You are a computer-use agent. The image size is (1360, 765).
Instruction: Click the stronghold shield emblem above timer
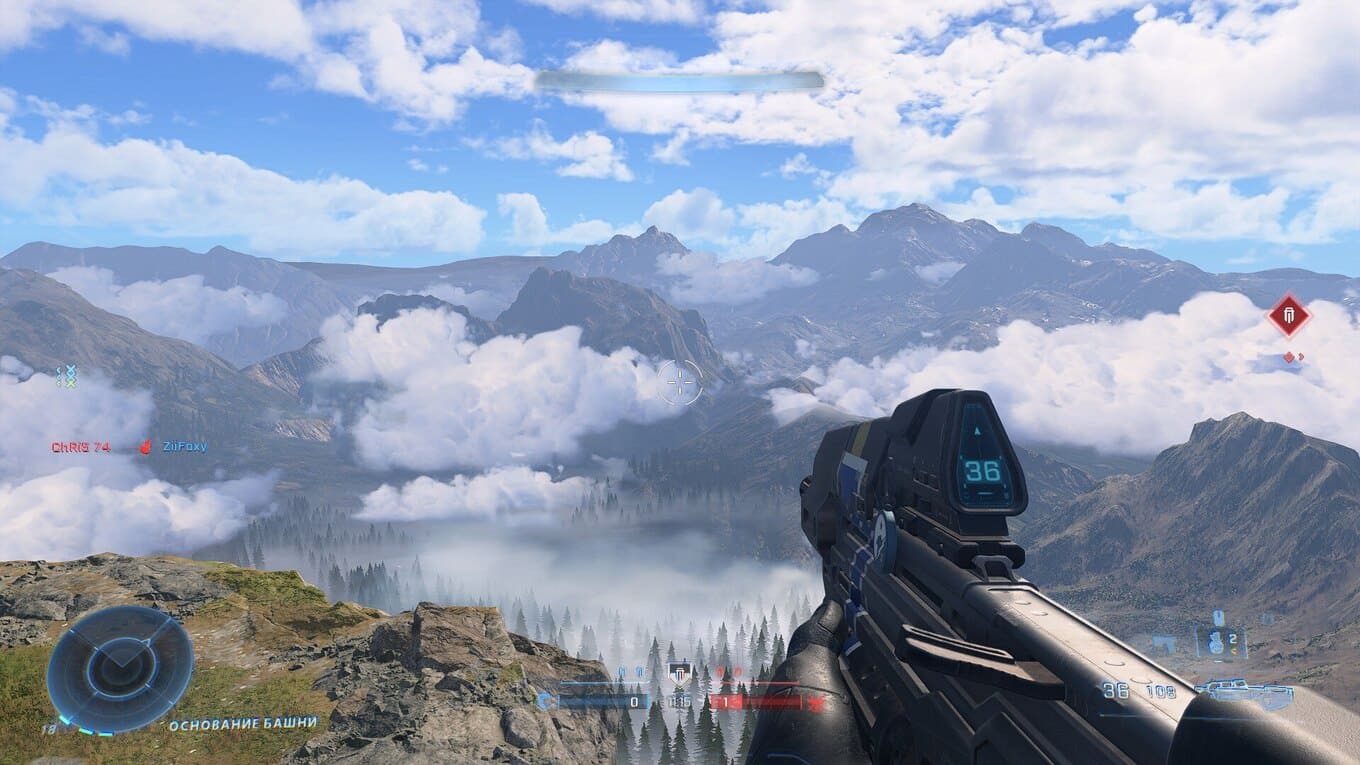pyautogui.click(x=680, y=672)
